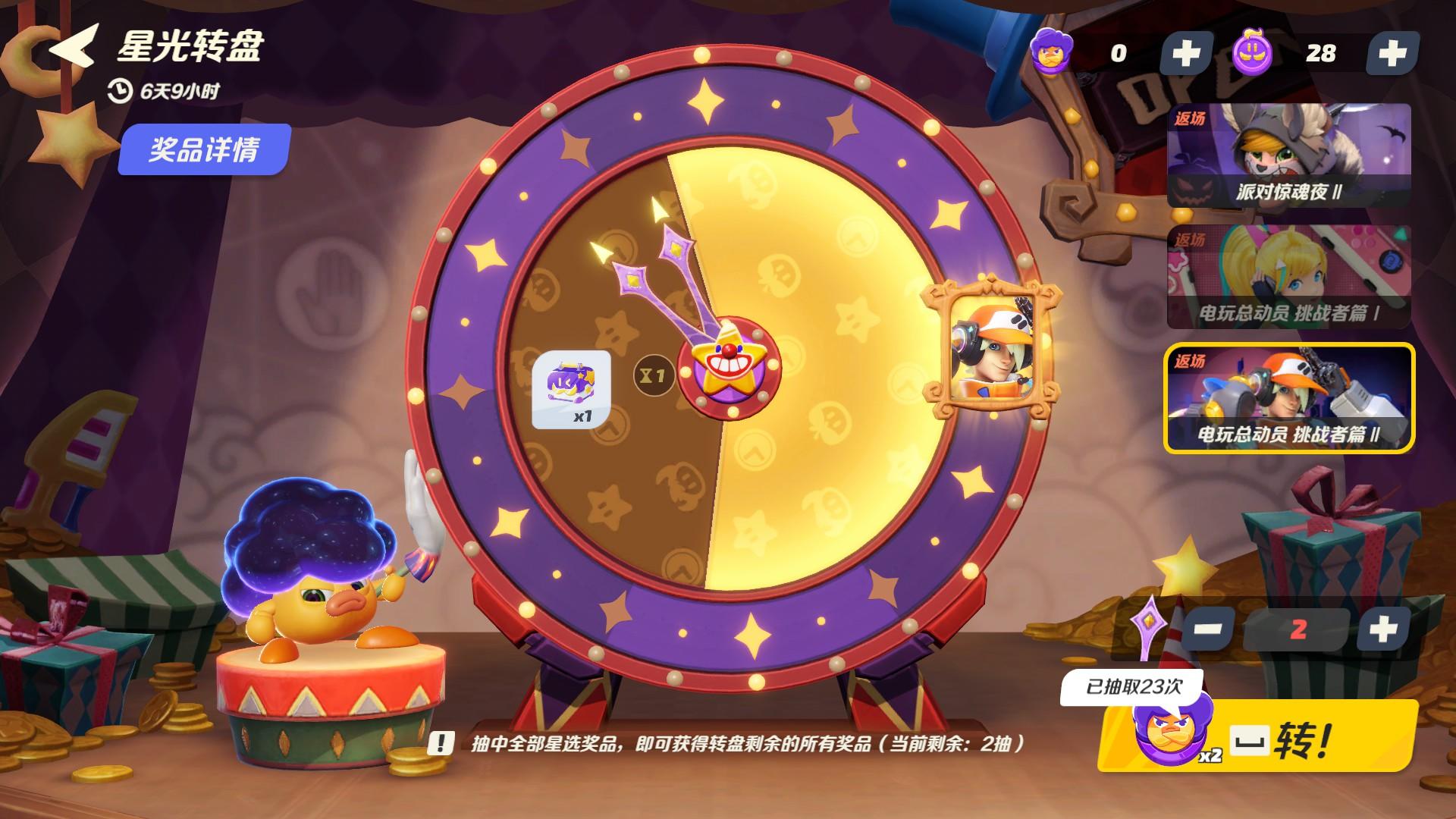Select the 派对惊魂夜 II event banner
Screen dimensions: 1456x819
tap(1289, 155)
